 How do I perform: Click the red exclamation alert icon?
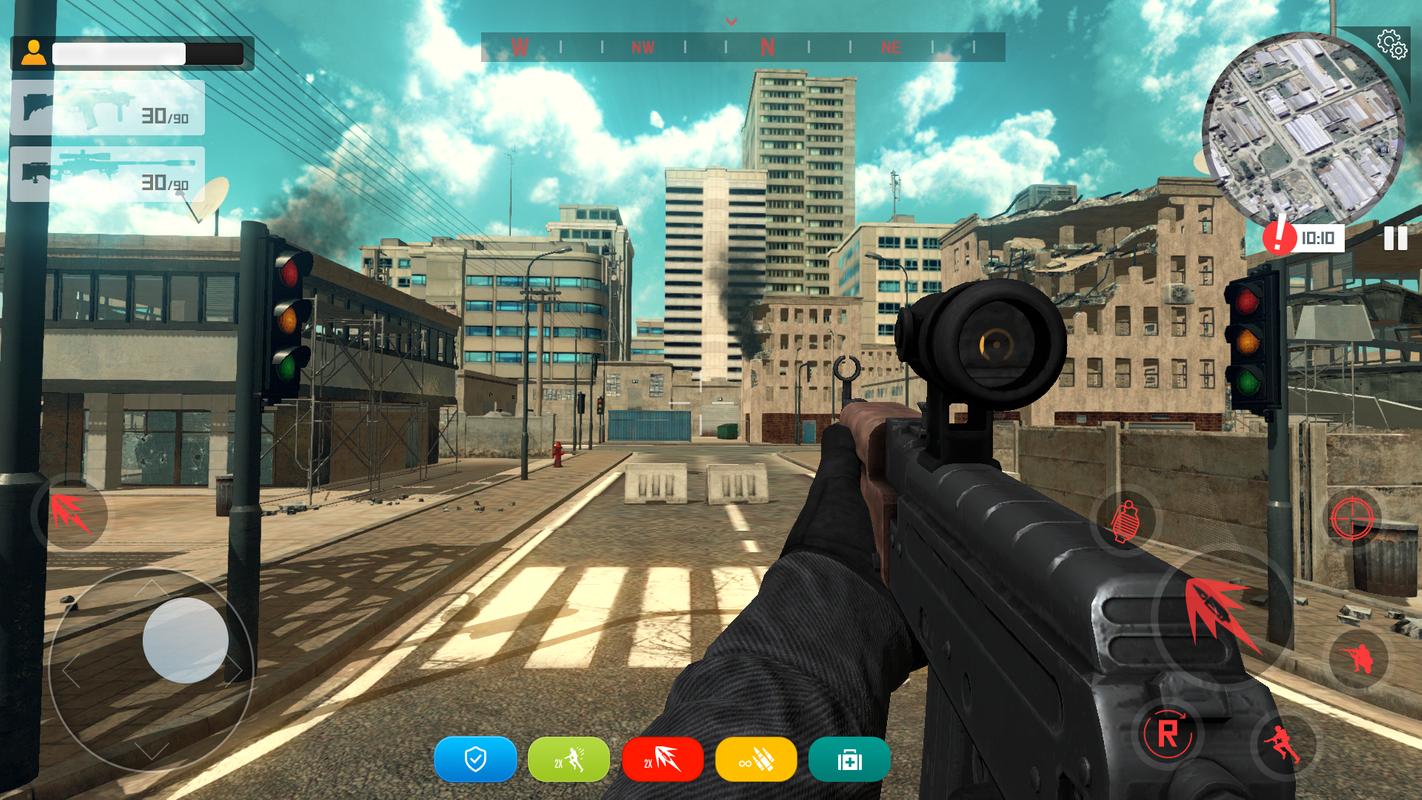(x=1279, y=237)
